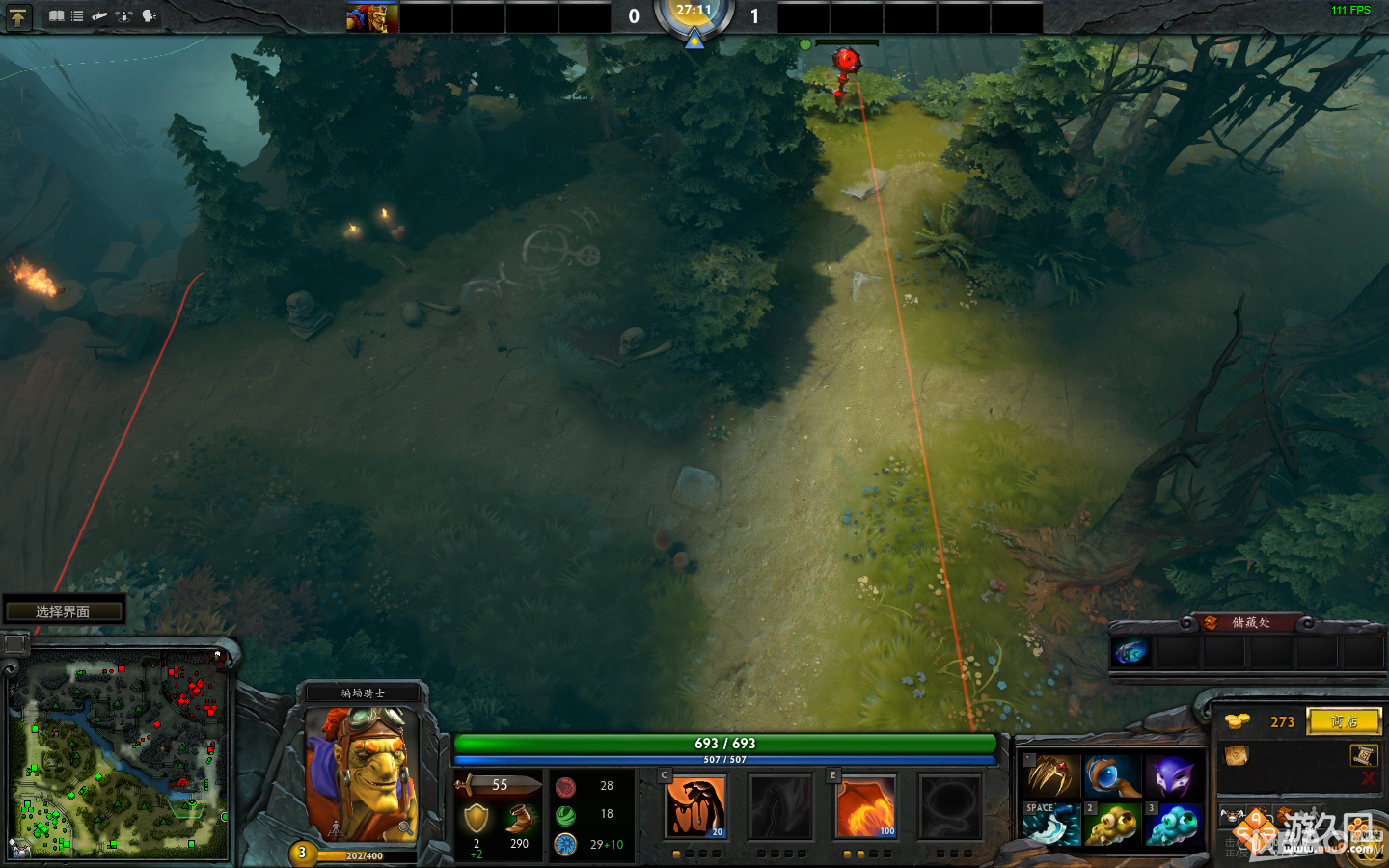The image size is (1389, 868).
Task: Click the red X in the stash panel
Action: coord(1370,778)
